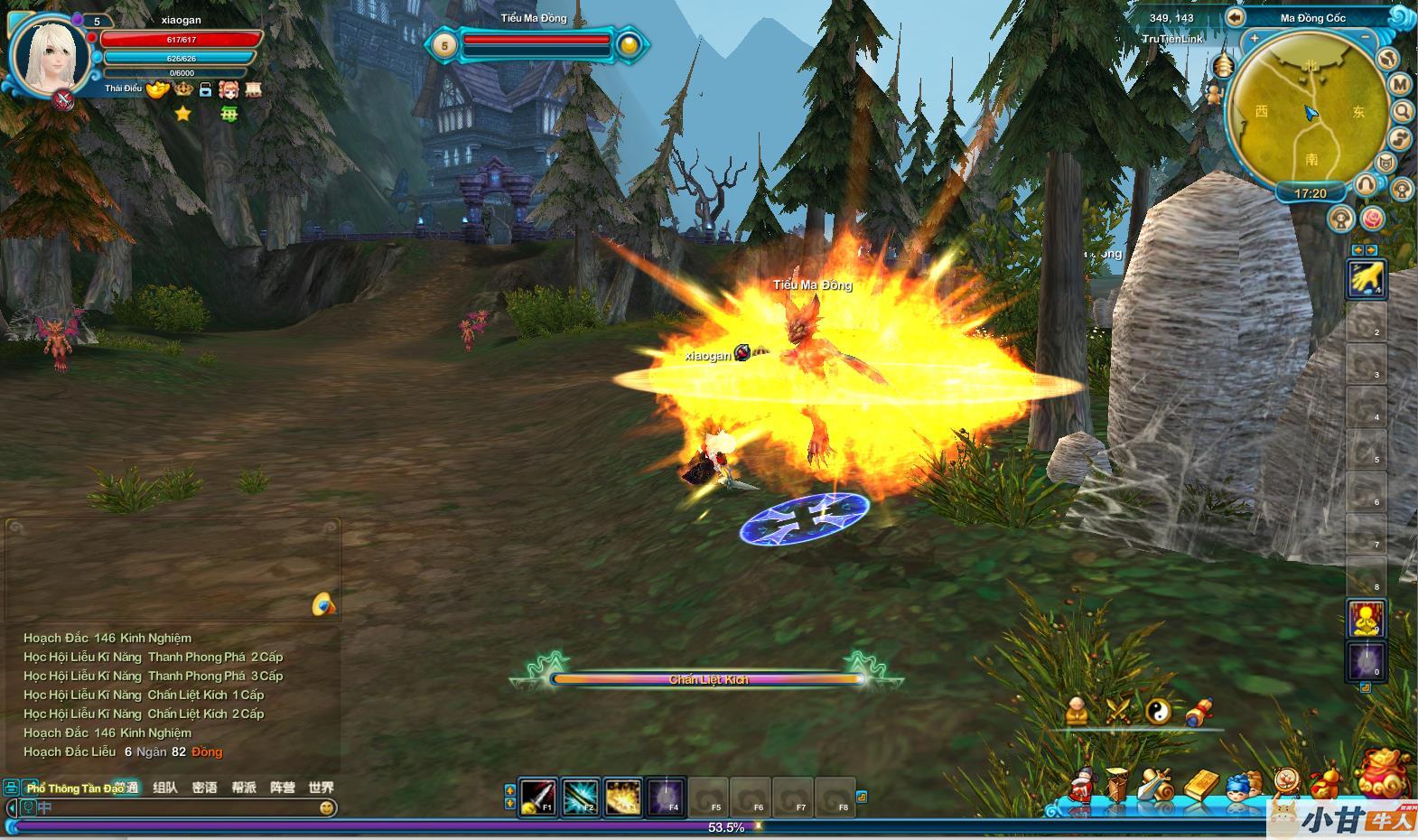Screen dimensions: 1418x840
Task: Zoom in the minimap with the plus button
Action: (1255, 39)
